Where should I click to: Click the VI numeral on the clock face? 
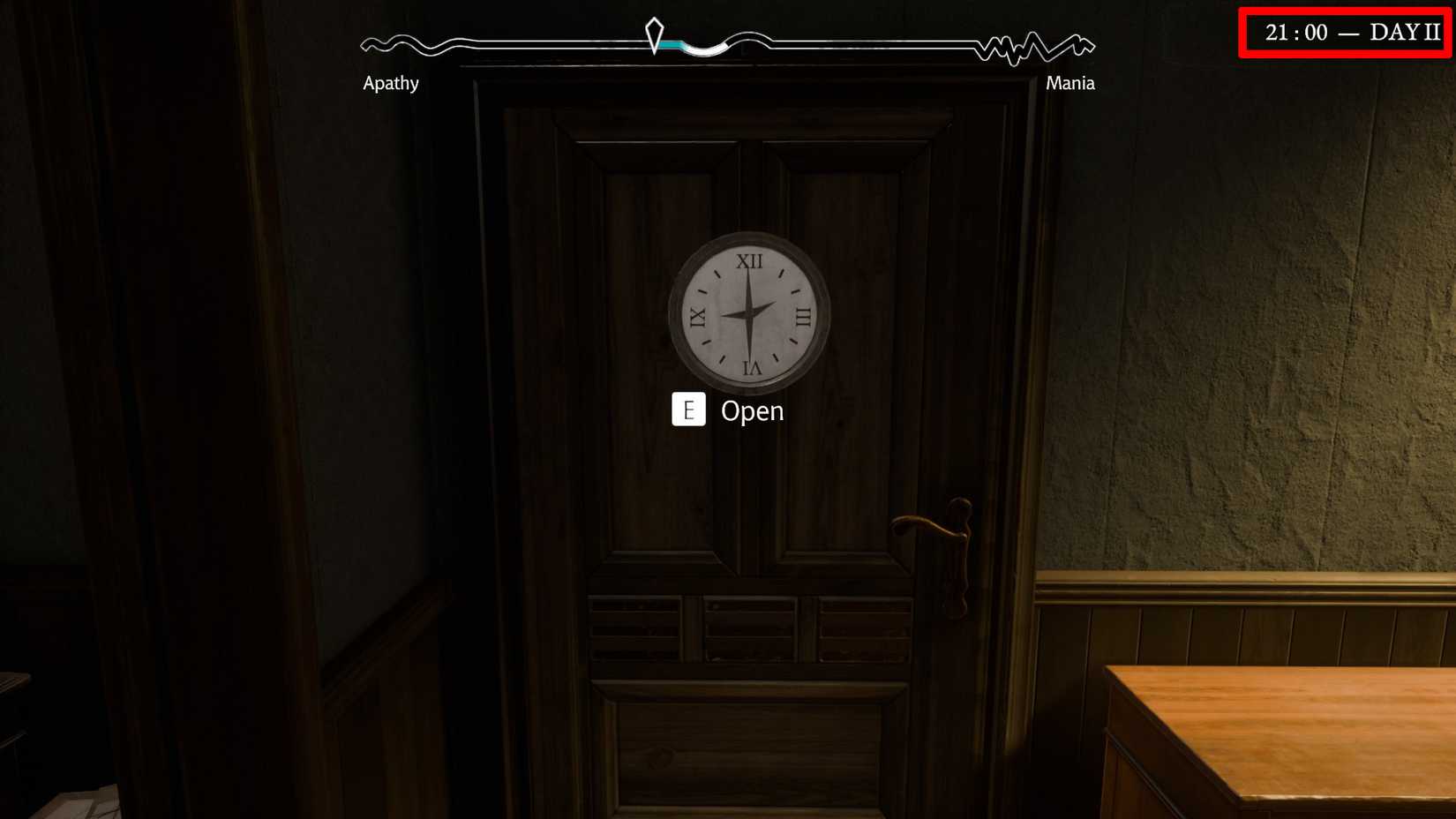750,368
